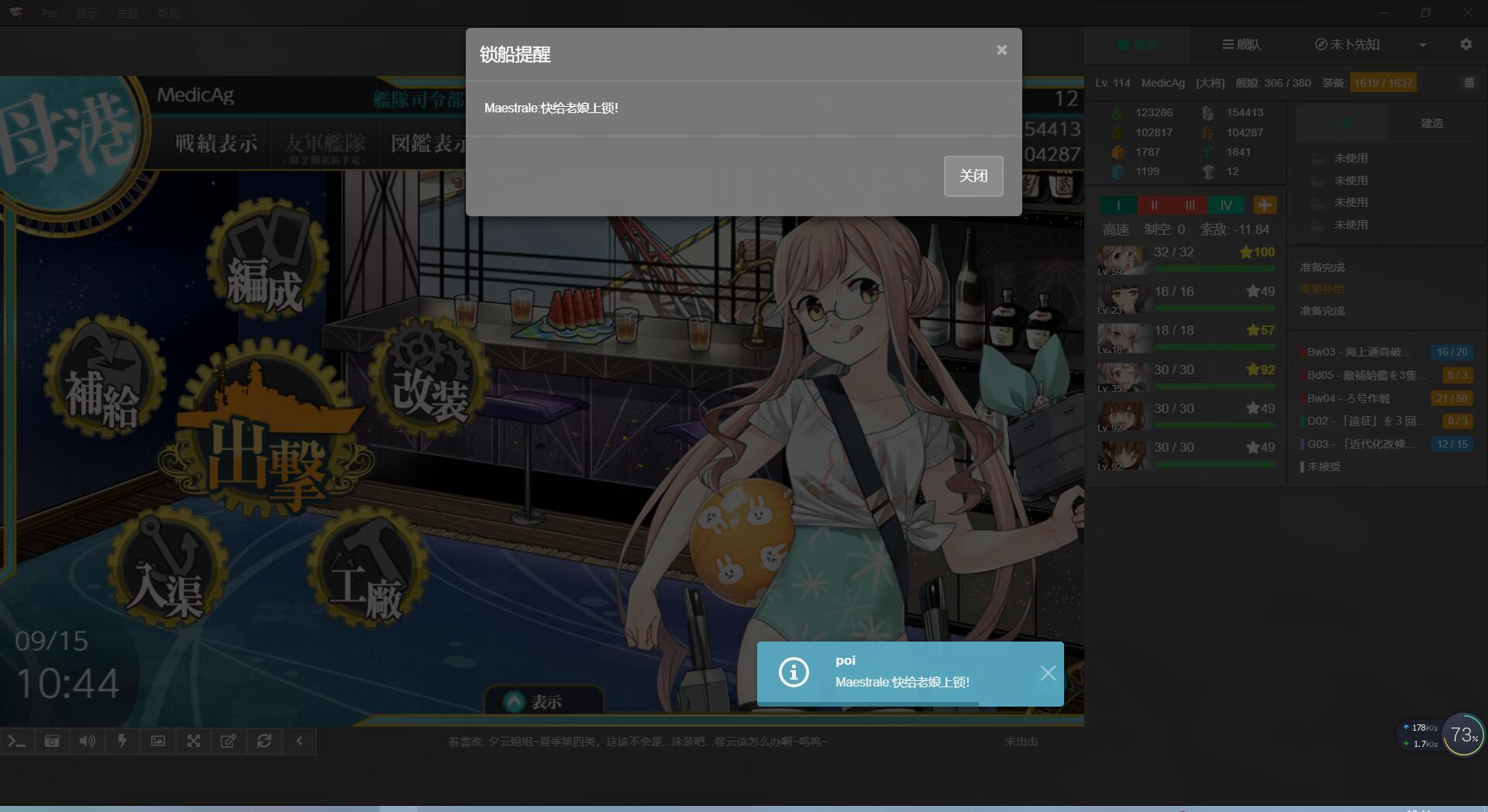1488x812 pixels.
Task: Select fleet IV indicator
Action: point(1227,205)
